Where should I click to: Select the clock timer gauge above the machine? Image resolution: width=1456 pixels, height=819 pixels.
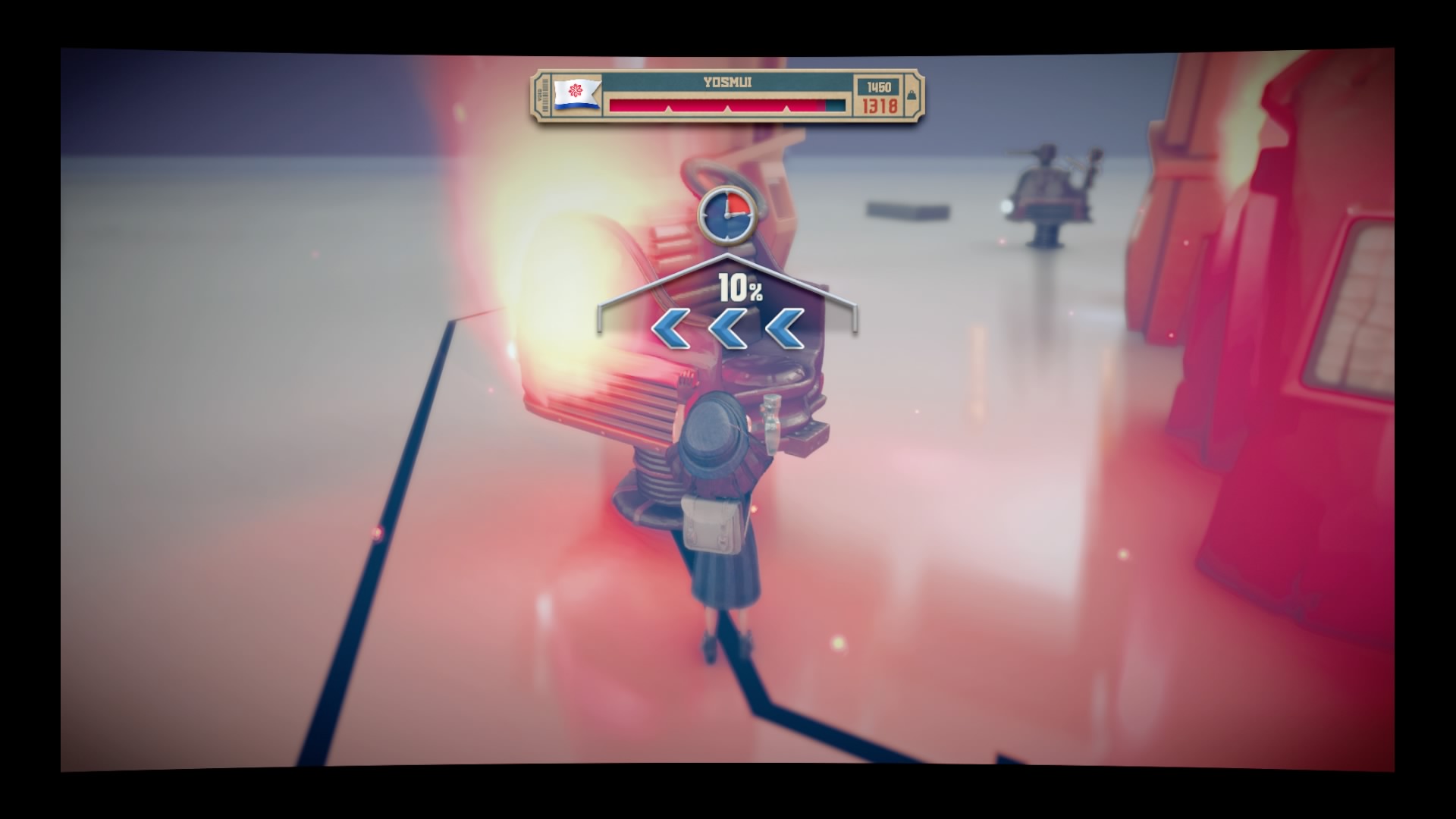pyautogui.click(x=728, y=215)
